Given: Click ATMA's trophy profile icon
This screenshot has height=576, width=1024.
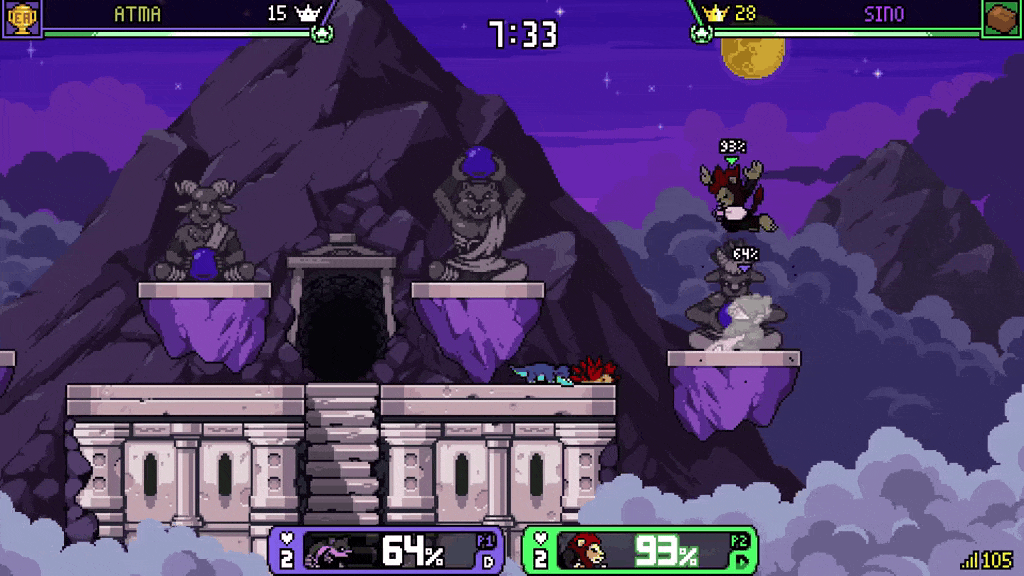Looking at the screenshot, I should (x=19, y=17).
